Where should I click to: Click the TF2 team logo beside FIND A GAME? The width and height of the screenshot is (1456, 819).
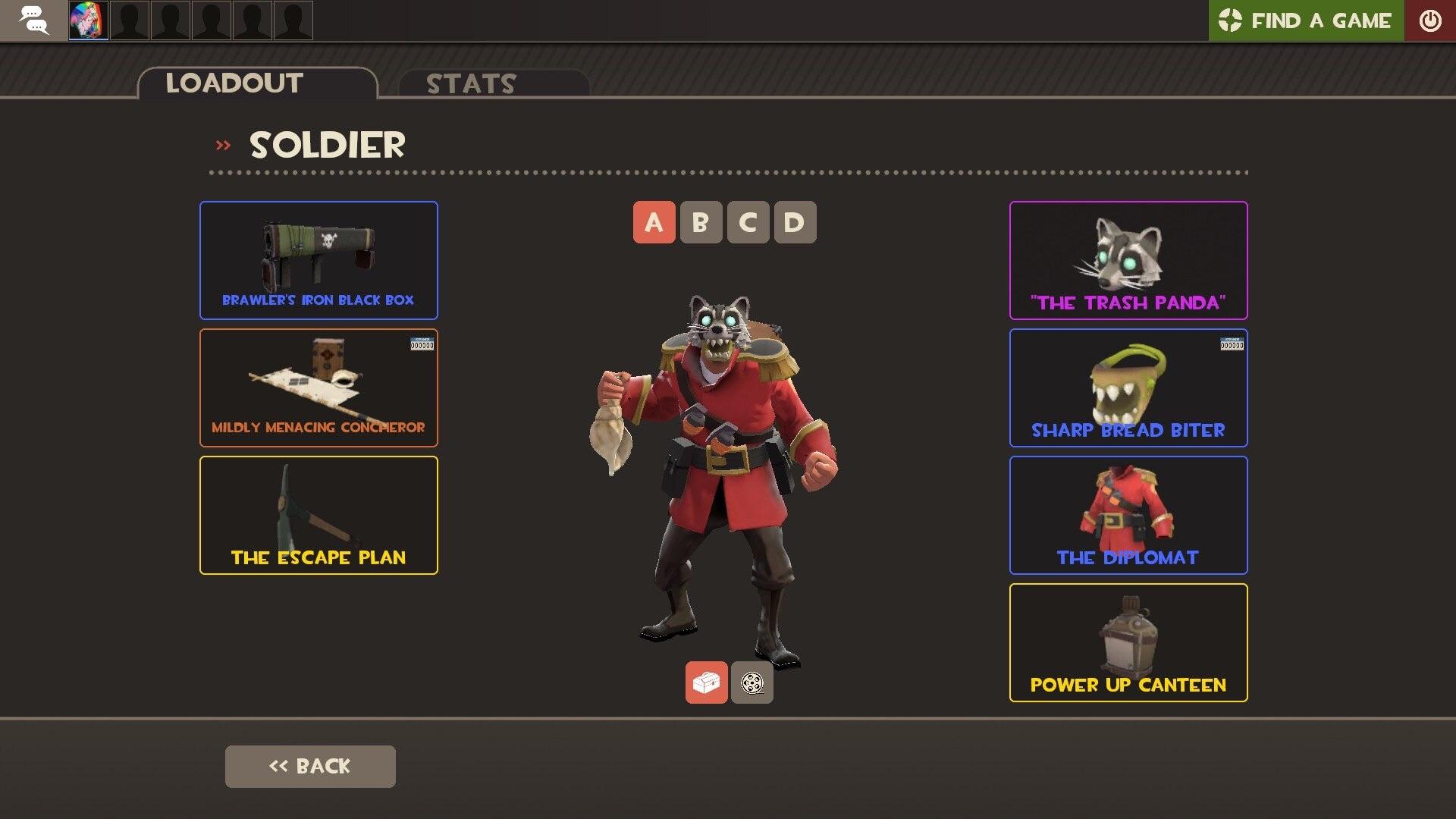tap(1232, 20)
